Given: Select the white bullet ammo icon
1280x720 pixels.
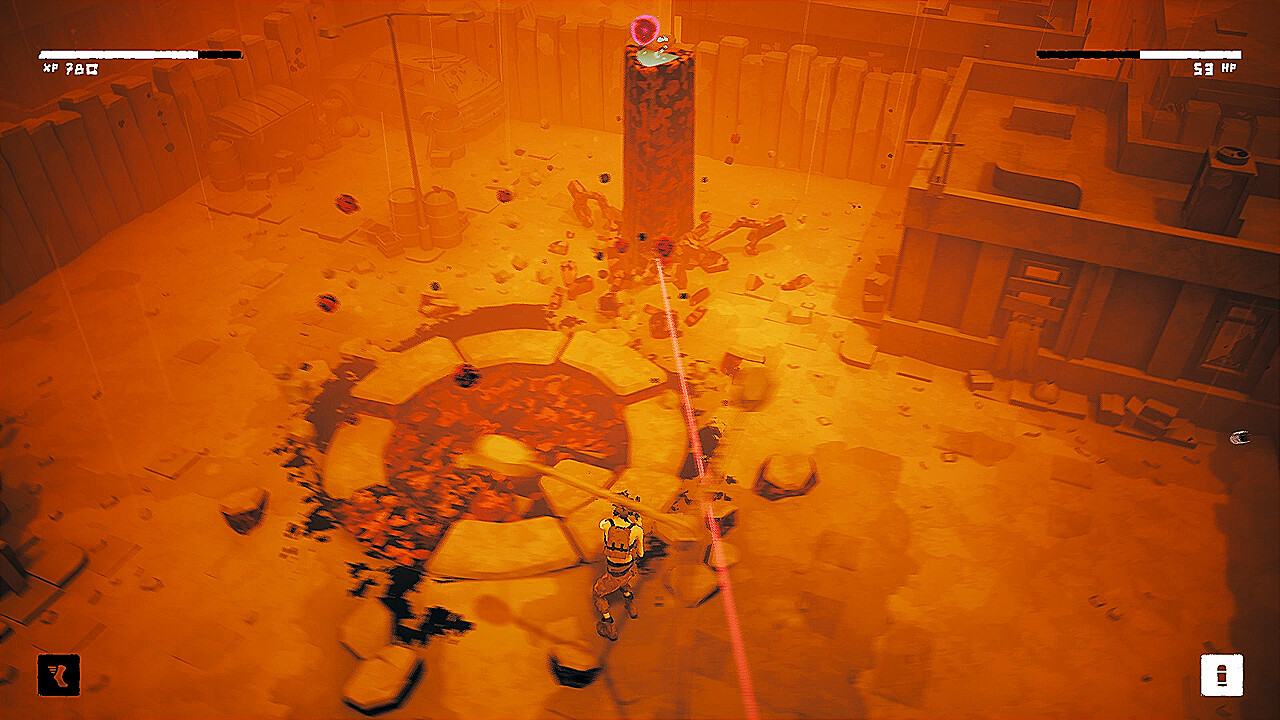Looking at the screenshot, I should tap(1221, 675).
